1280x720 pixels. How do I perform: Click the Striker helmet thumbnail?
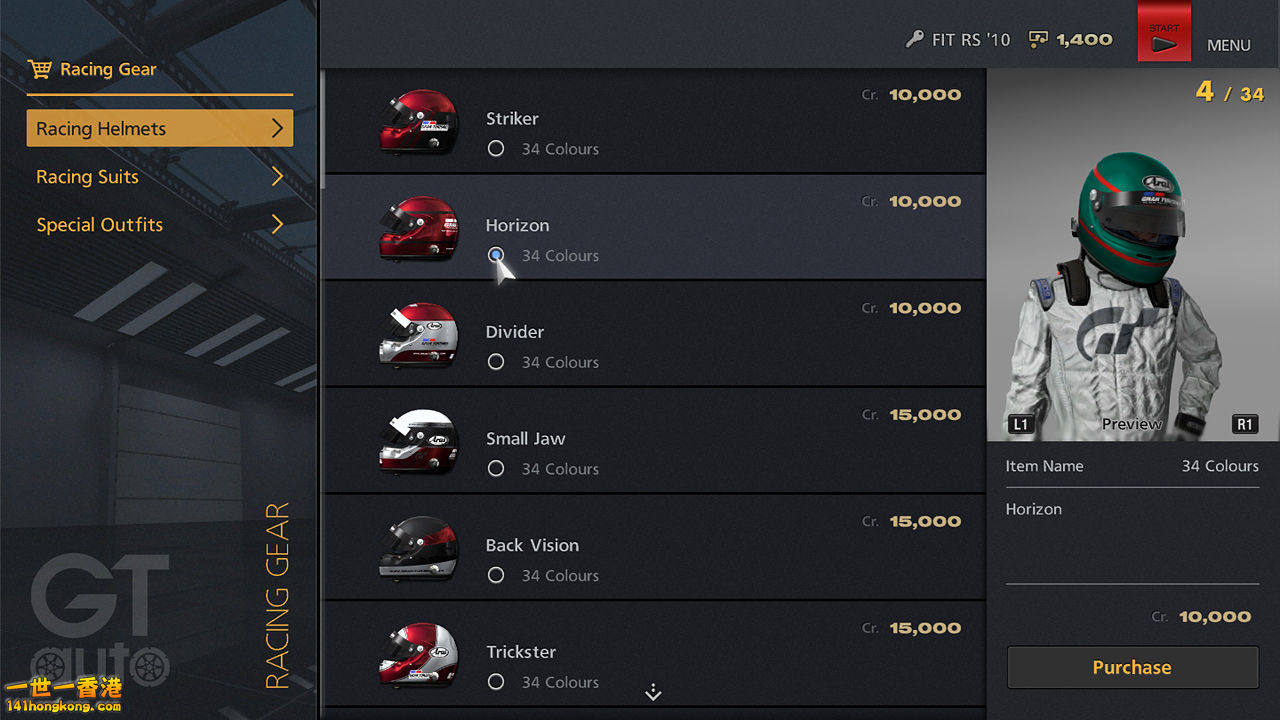click(x=419, y=120)
